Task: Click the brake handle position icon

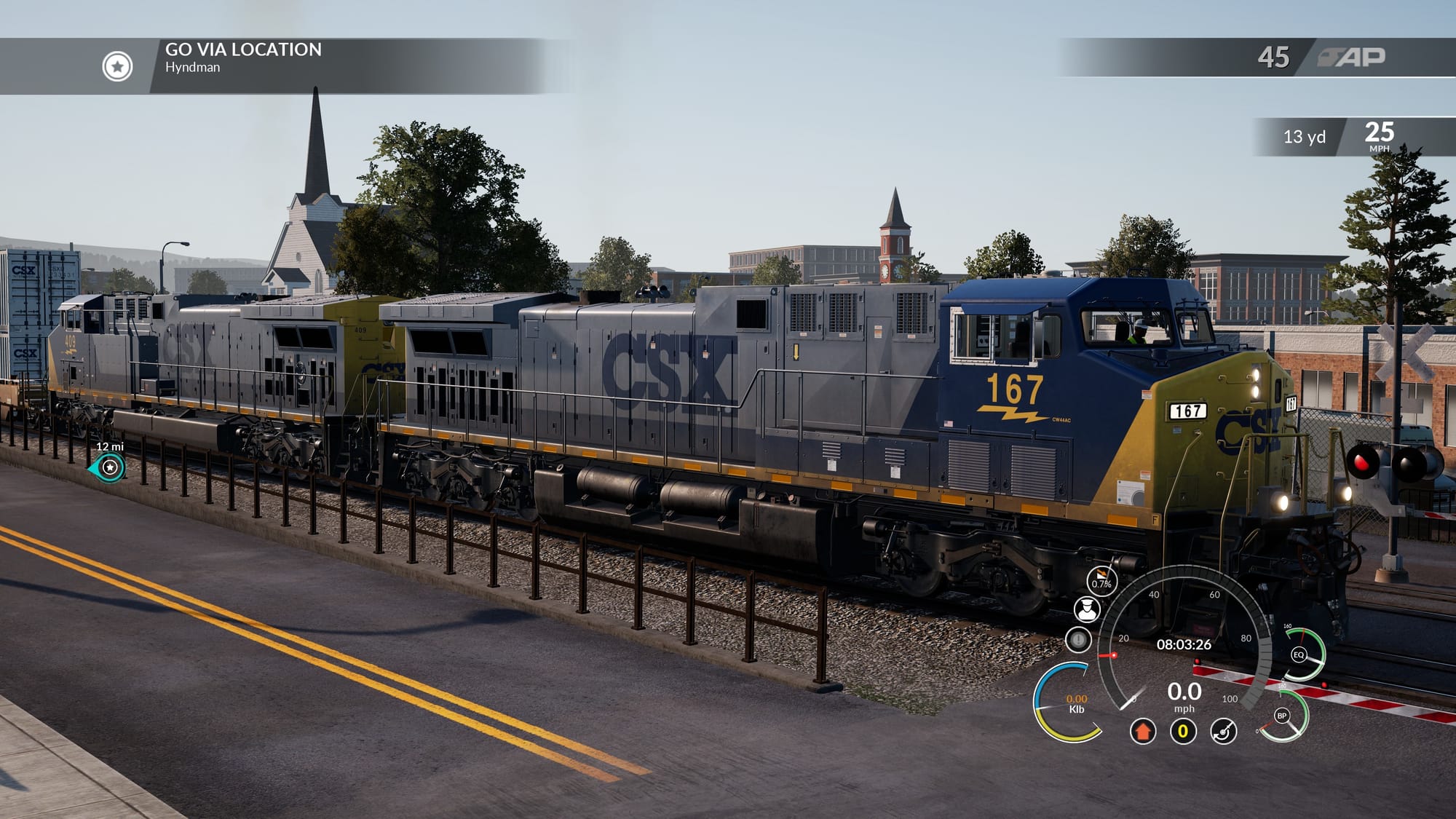Action: point(1223,731)
